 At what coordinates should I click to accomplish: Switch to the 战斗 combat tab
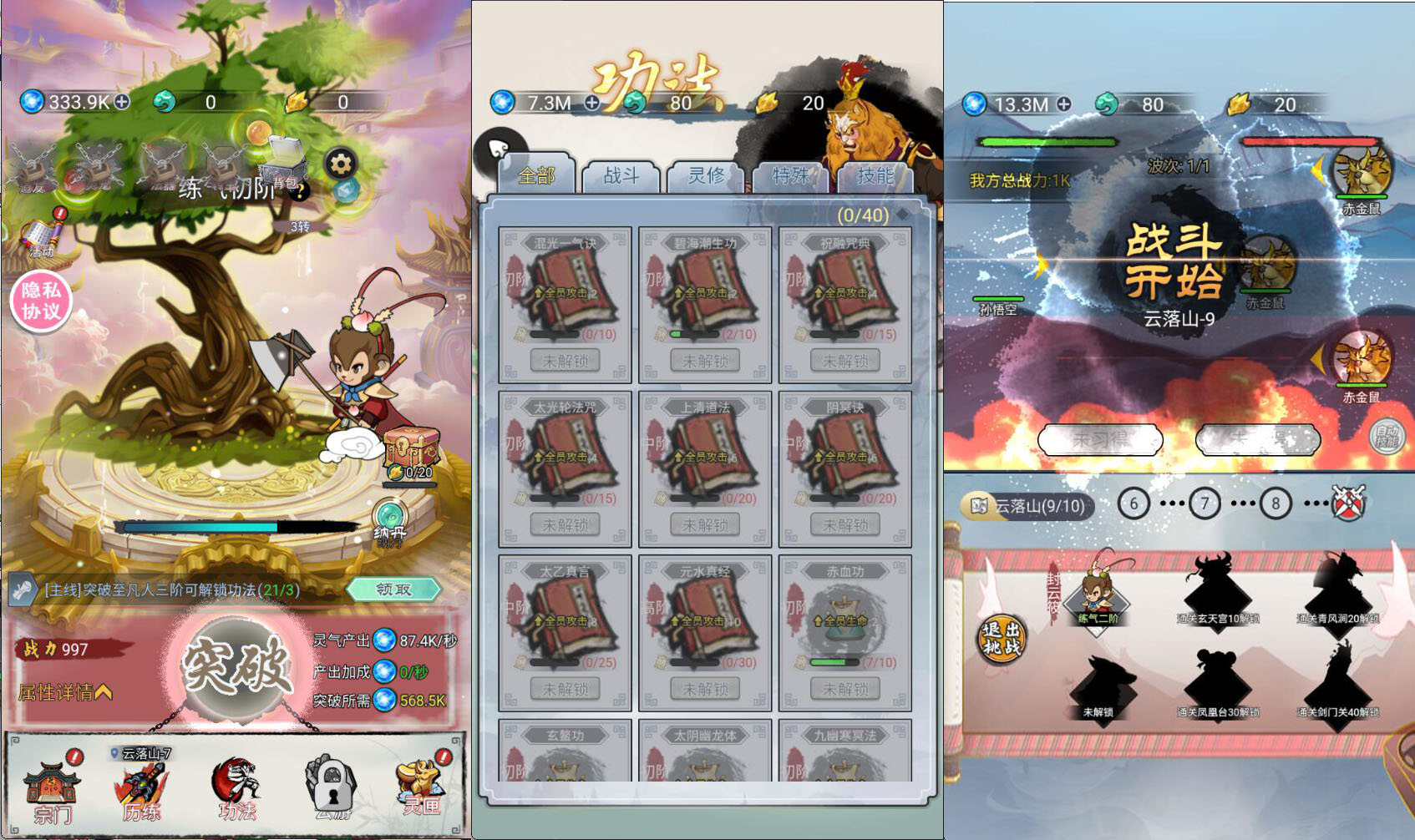(621, 176)
